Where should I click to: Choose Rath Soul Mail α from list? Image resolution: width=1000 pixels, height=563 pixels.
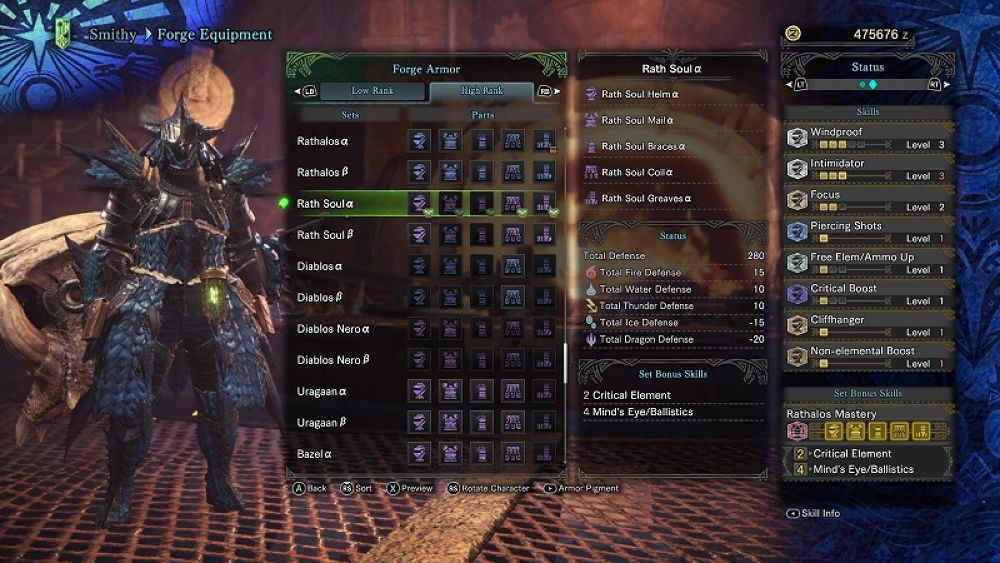(x=638, y=120)
